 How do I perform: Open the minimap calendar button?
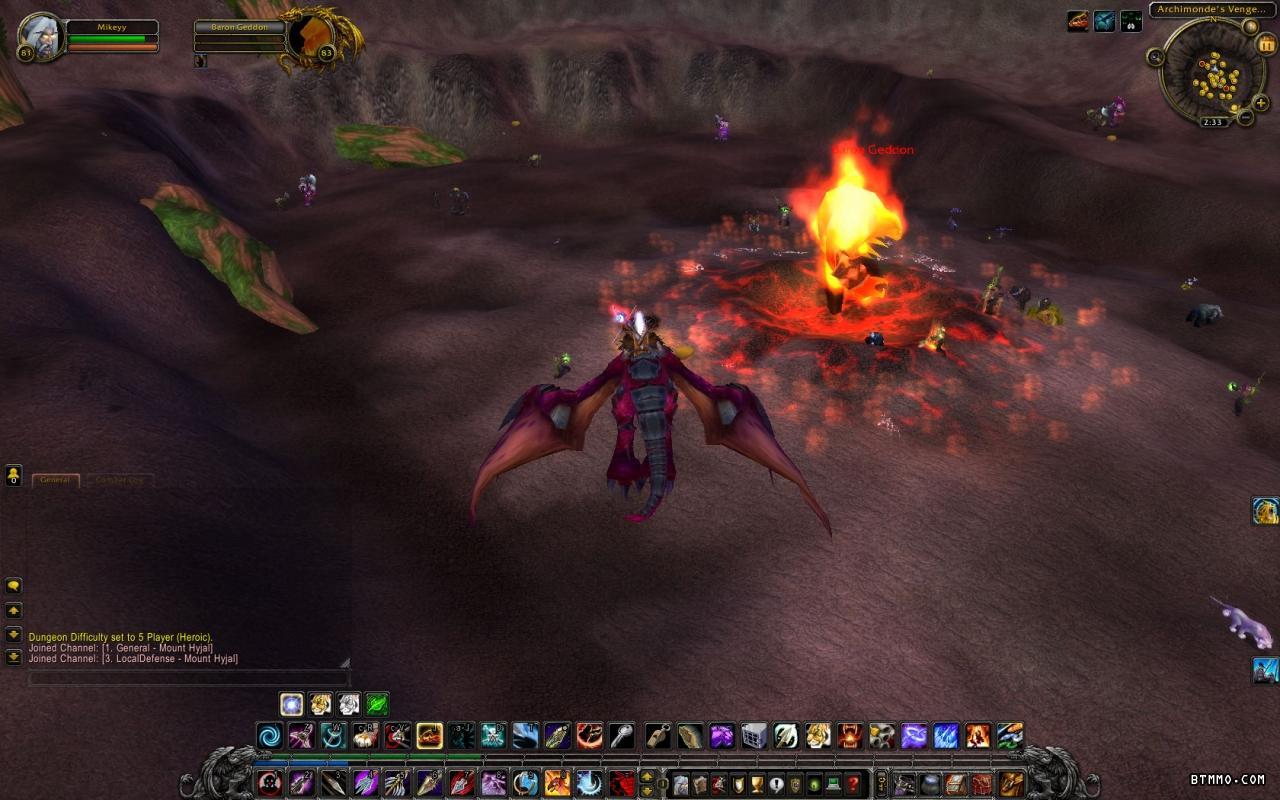1267,44
